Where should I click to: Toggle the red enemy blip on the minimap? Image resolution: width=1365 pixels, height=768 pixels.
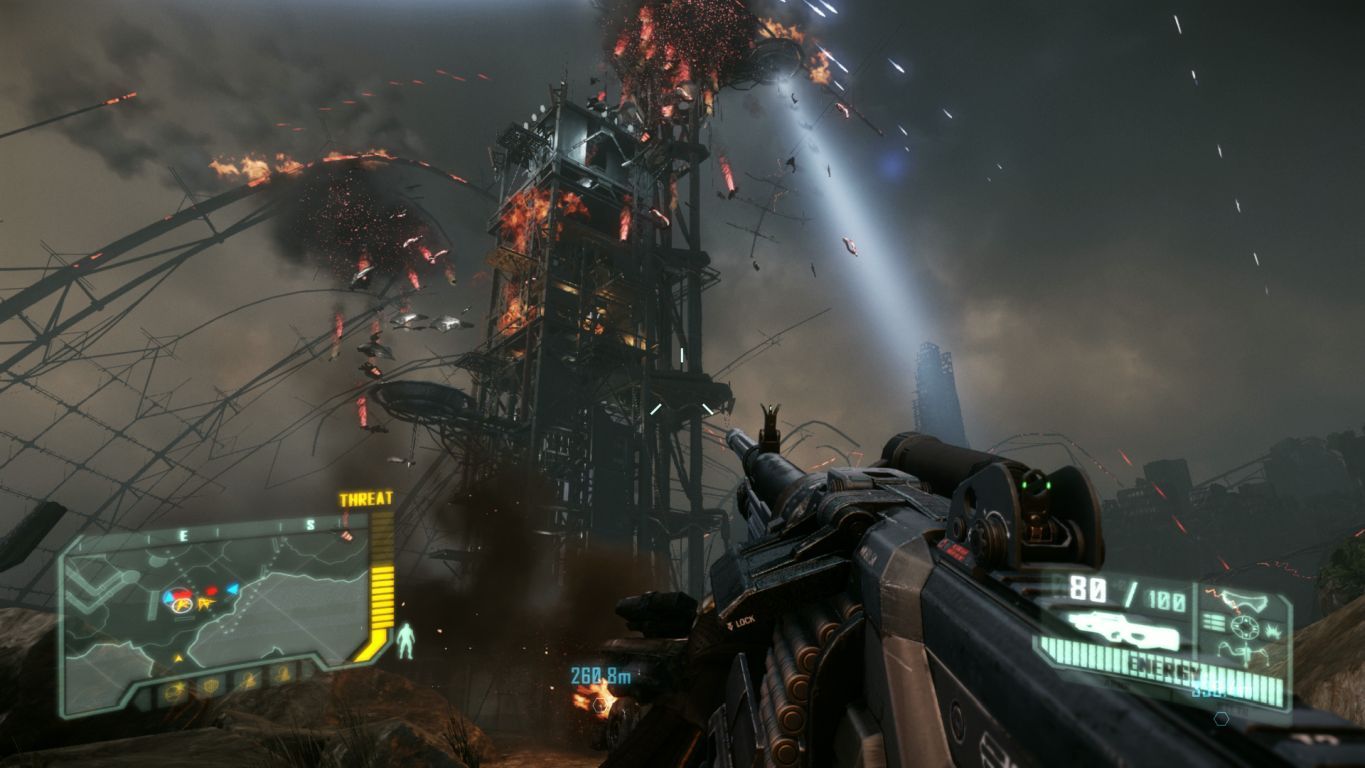click(210, 592)
